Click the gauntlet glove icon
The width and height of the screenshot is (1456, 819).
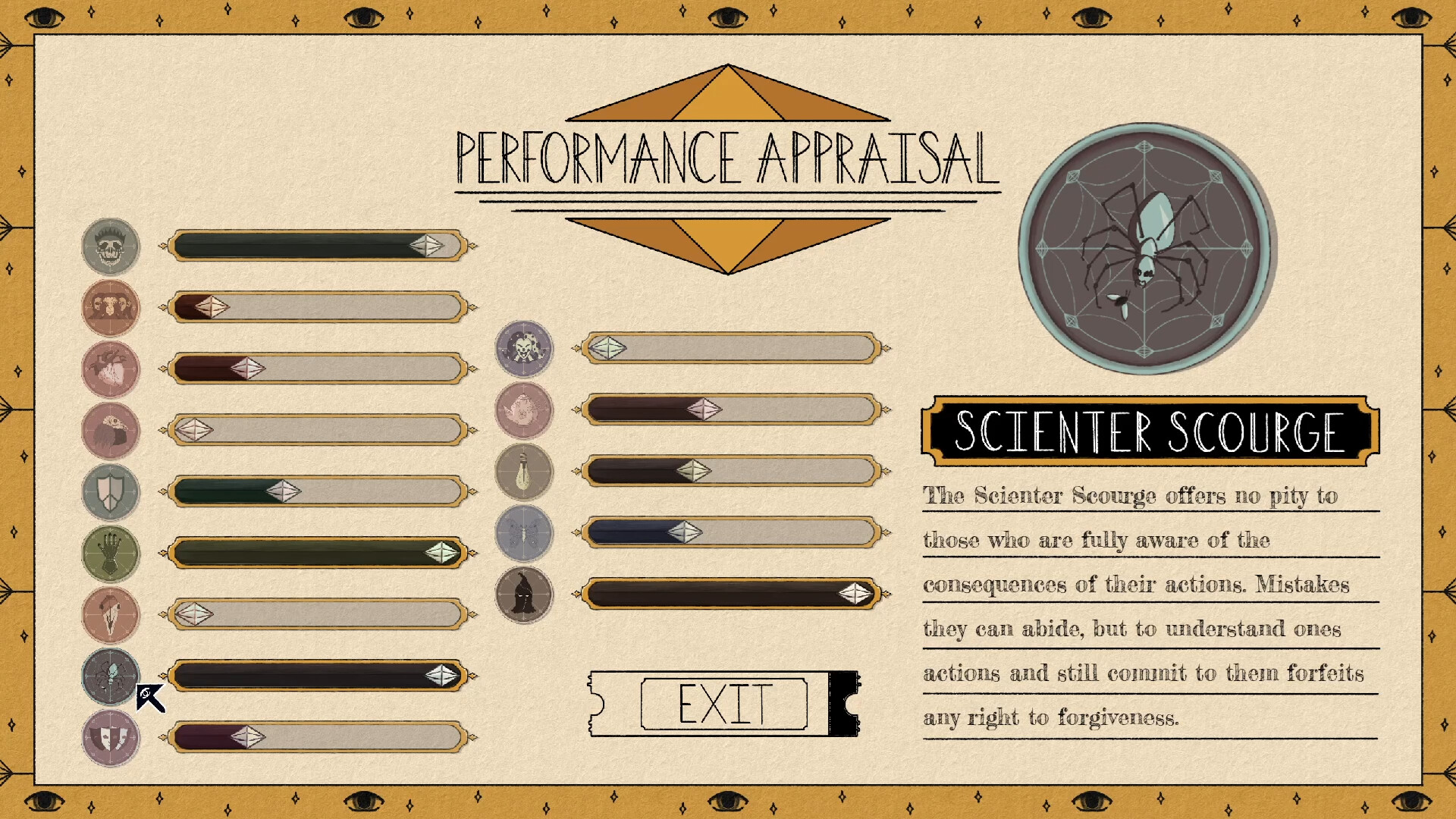click(110, 554)
